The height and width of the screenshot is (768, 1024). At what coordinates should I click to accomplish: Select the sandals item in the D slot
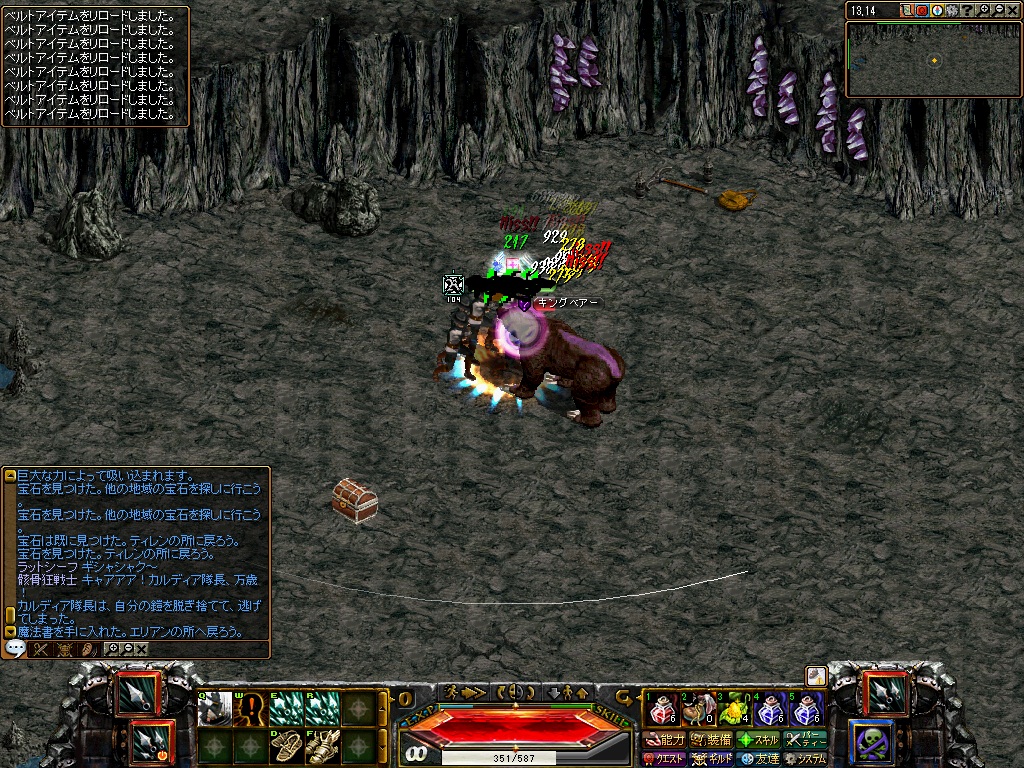286,745
